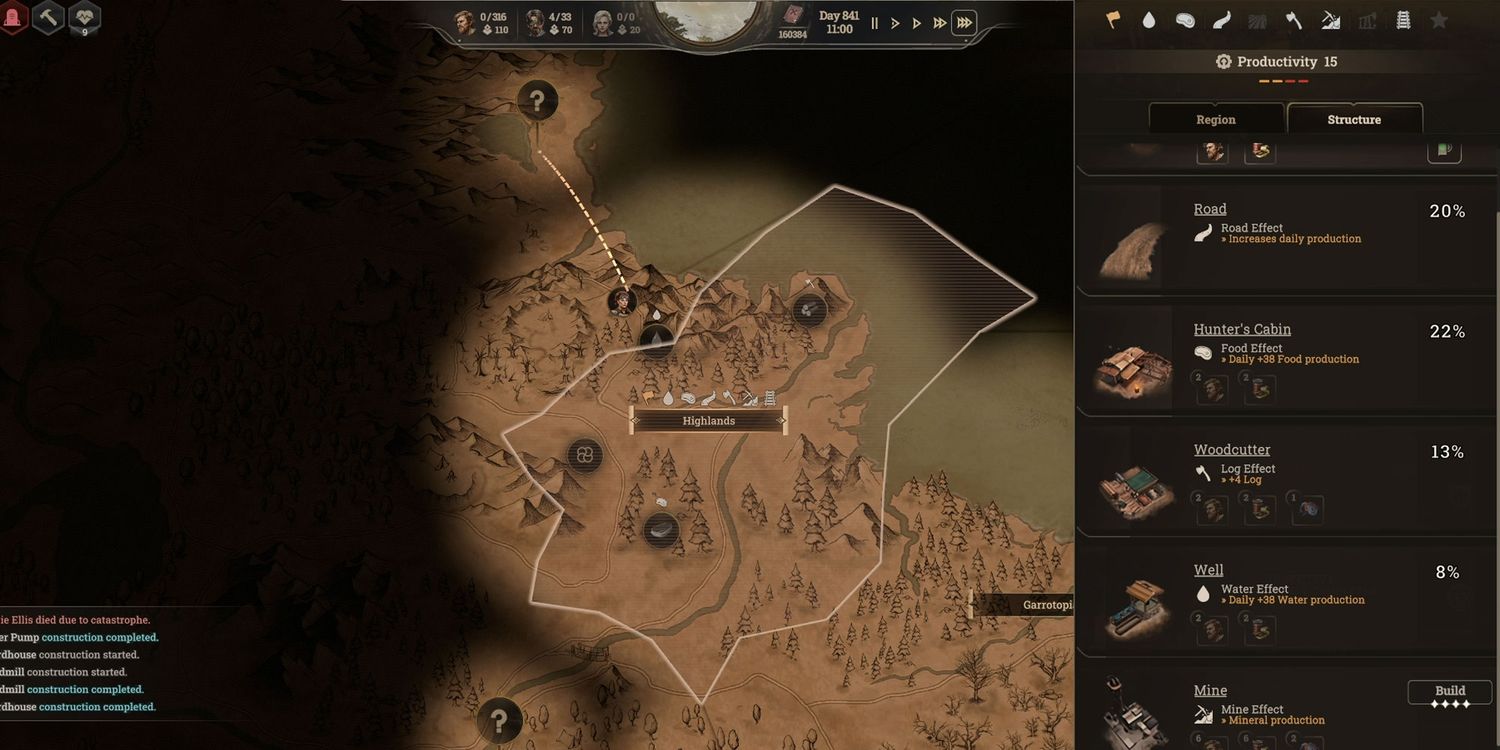
Task: Click the Road structure name
Action: click(1210, 209)
